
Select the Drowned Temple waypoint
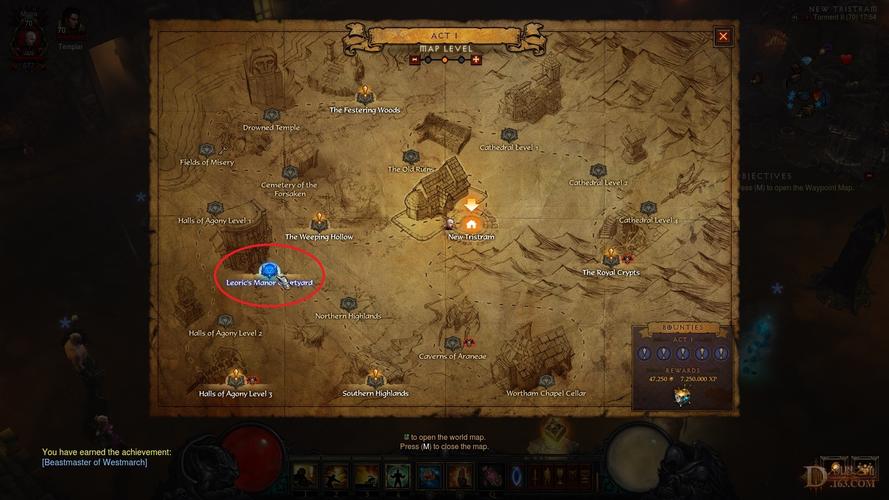271,116
